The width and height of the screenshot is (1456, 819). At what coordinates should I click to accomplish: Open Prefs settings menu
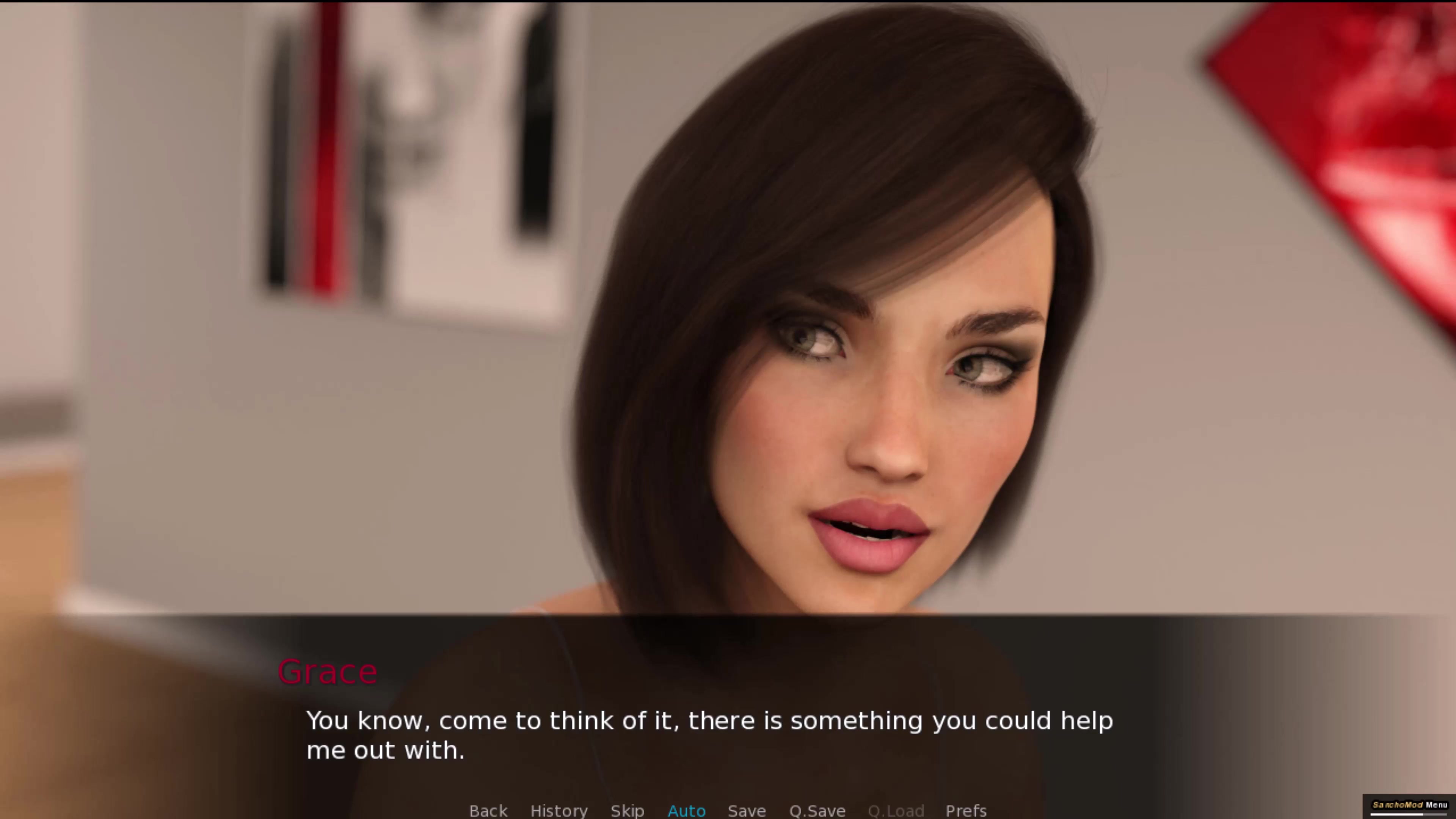(965, 811)
